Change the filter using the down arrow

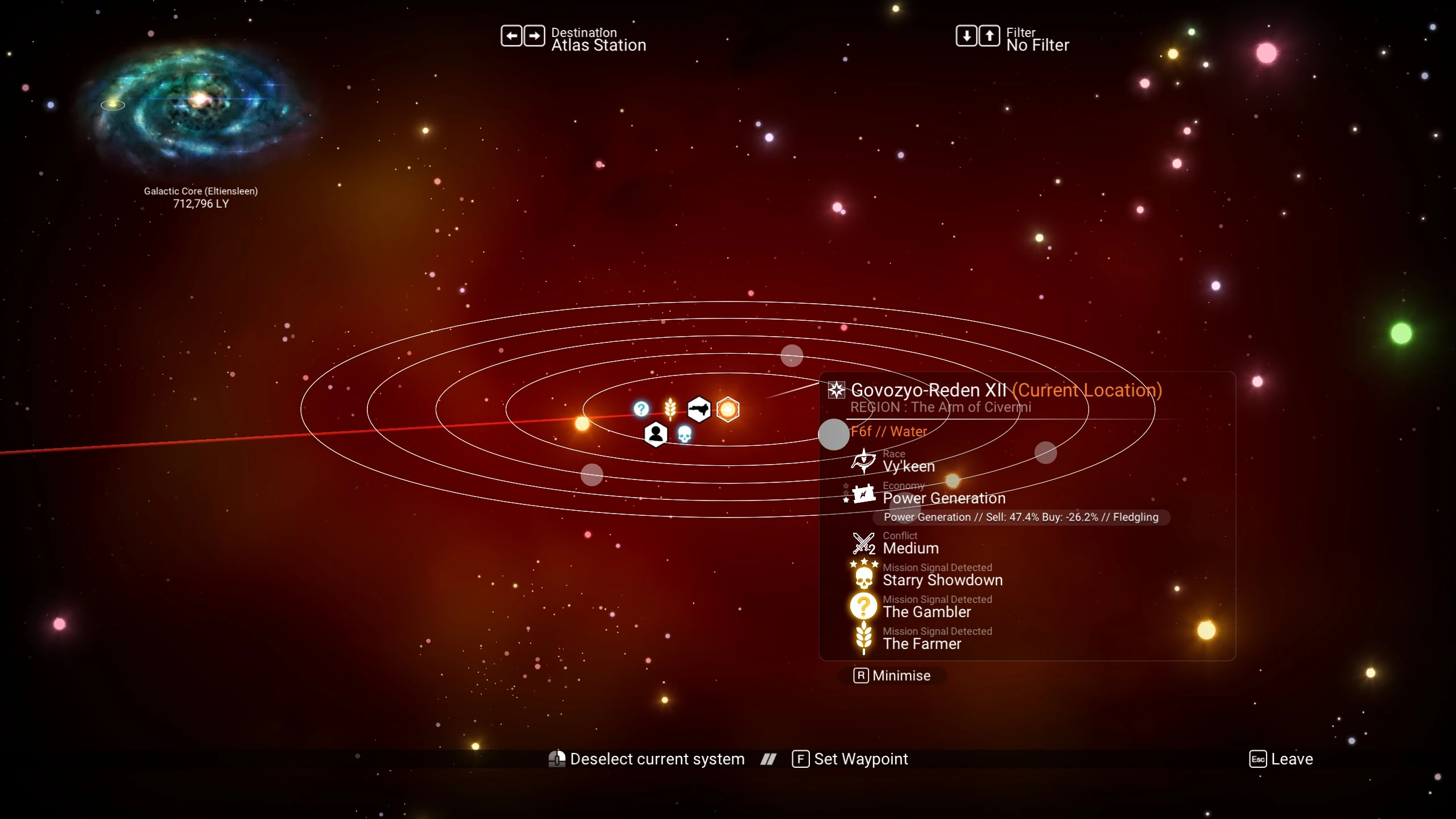pos(966,36)
